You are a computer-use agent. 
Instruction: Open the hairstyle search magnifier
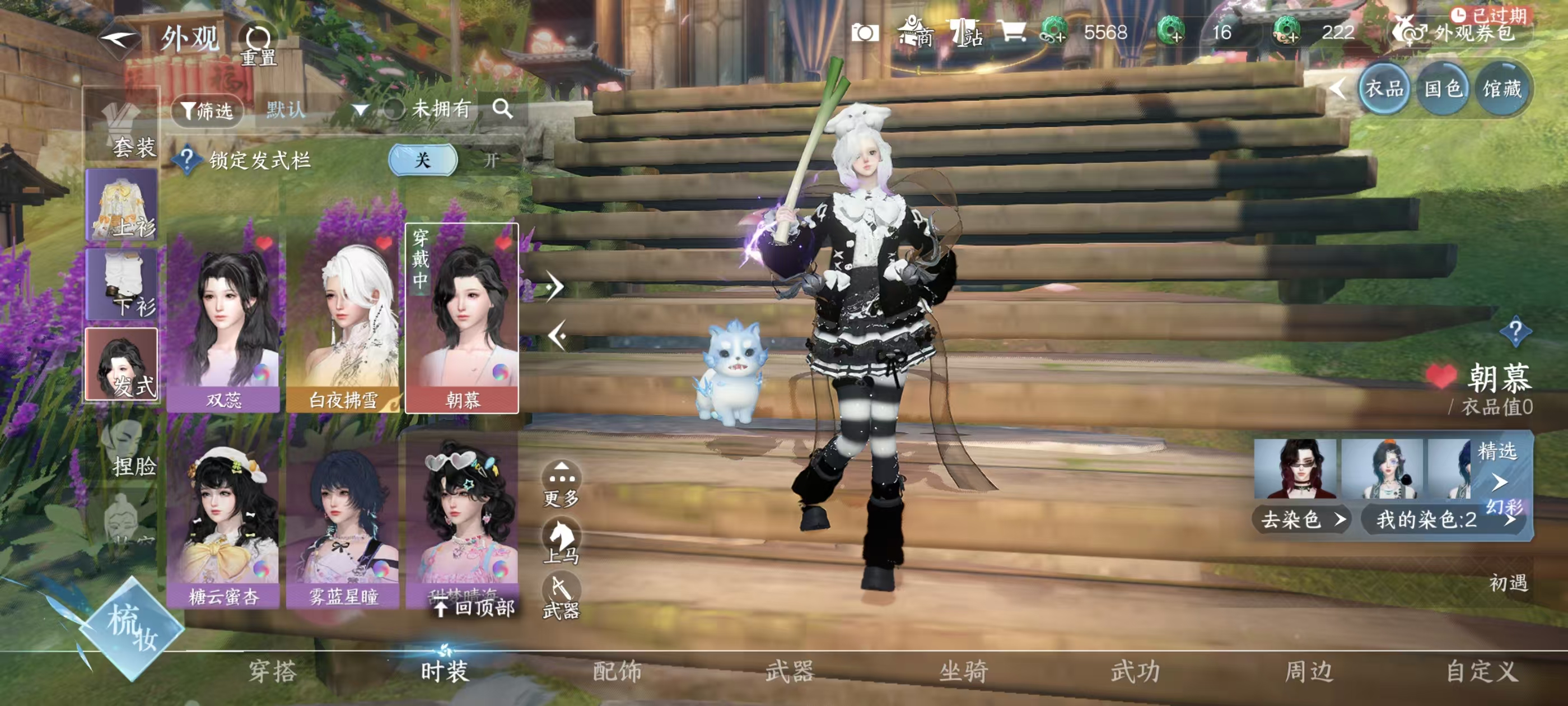502,109
